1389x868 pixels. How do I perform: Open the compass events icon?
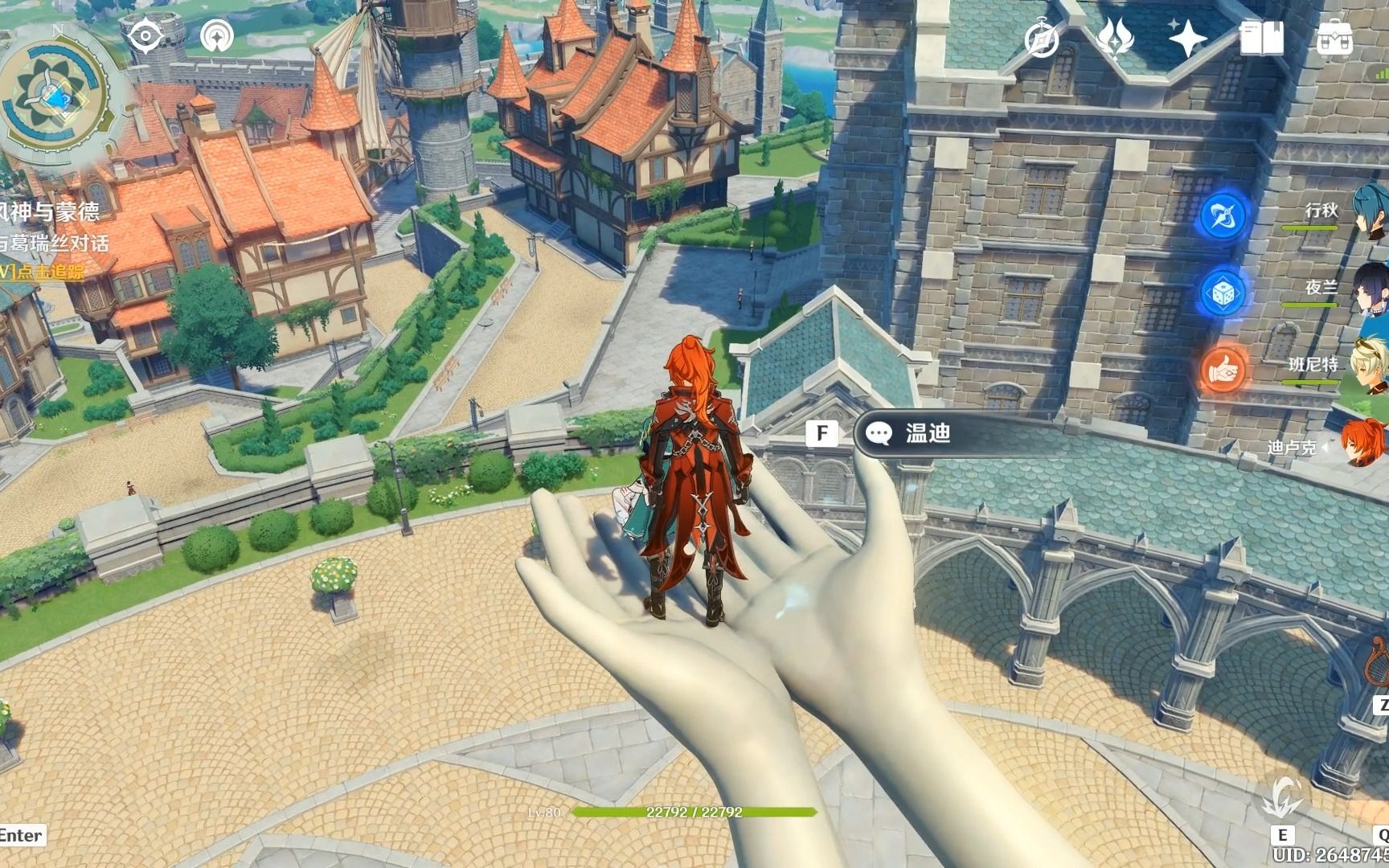click(1043, 38)
